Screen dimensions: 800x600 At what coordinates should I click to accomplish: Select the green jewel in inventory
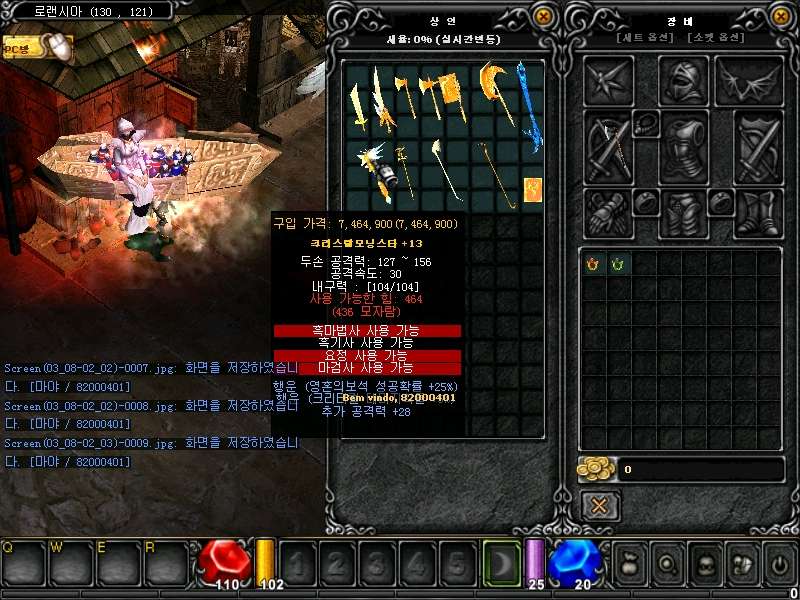[618, 263]
